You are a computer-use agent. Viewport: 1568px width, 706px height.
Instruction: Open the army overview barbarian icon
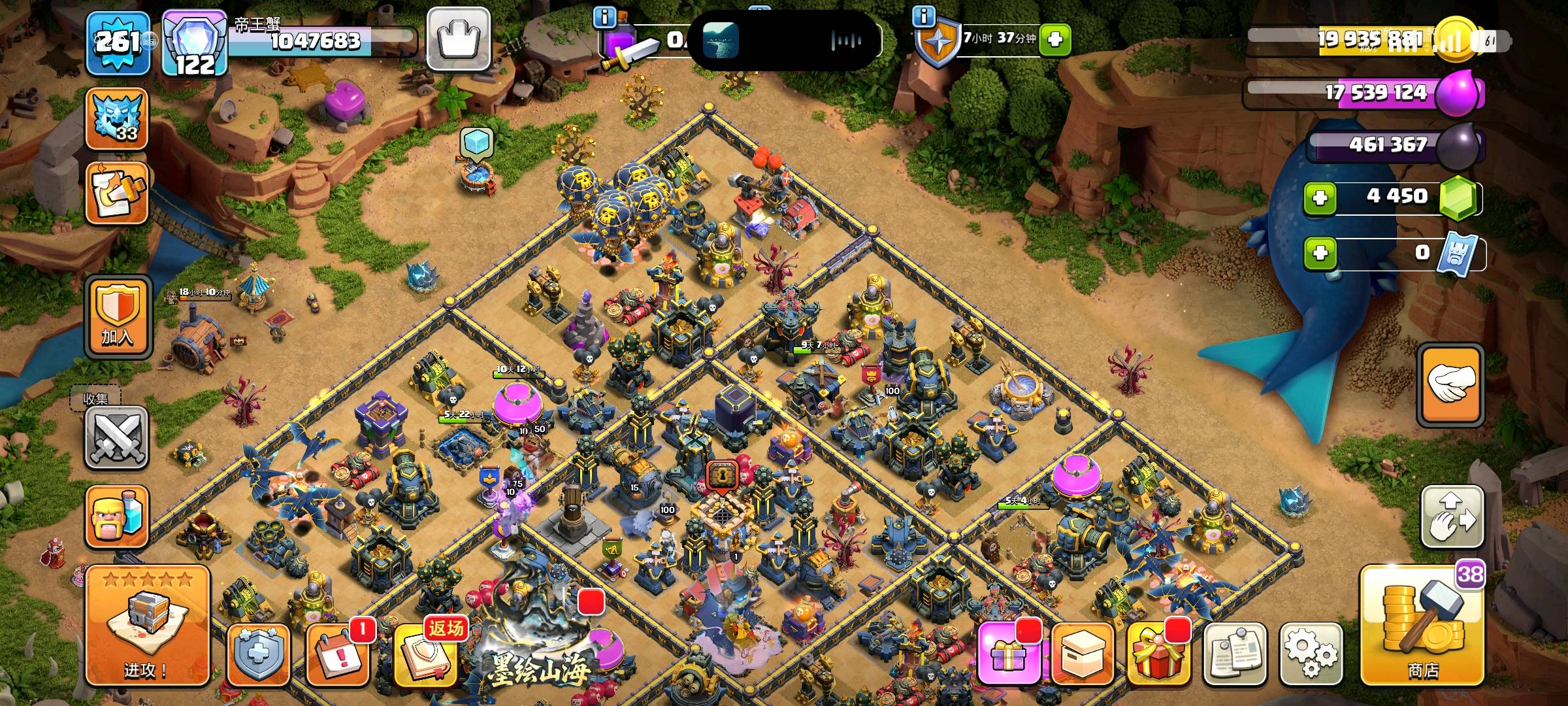click(x=116, y=516)
